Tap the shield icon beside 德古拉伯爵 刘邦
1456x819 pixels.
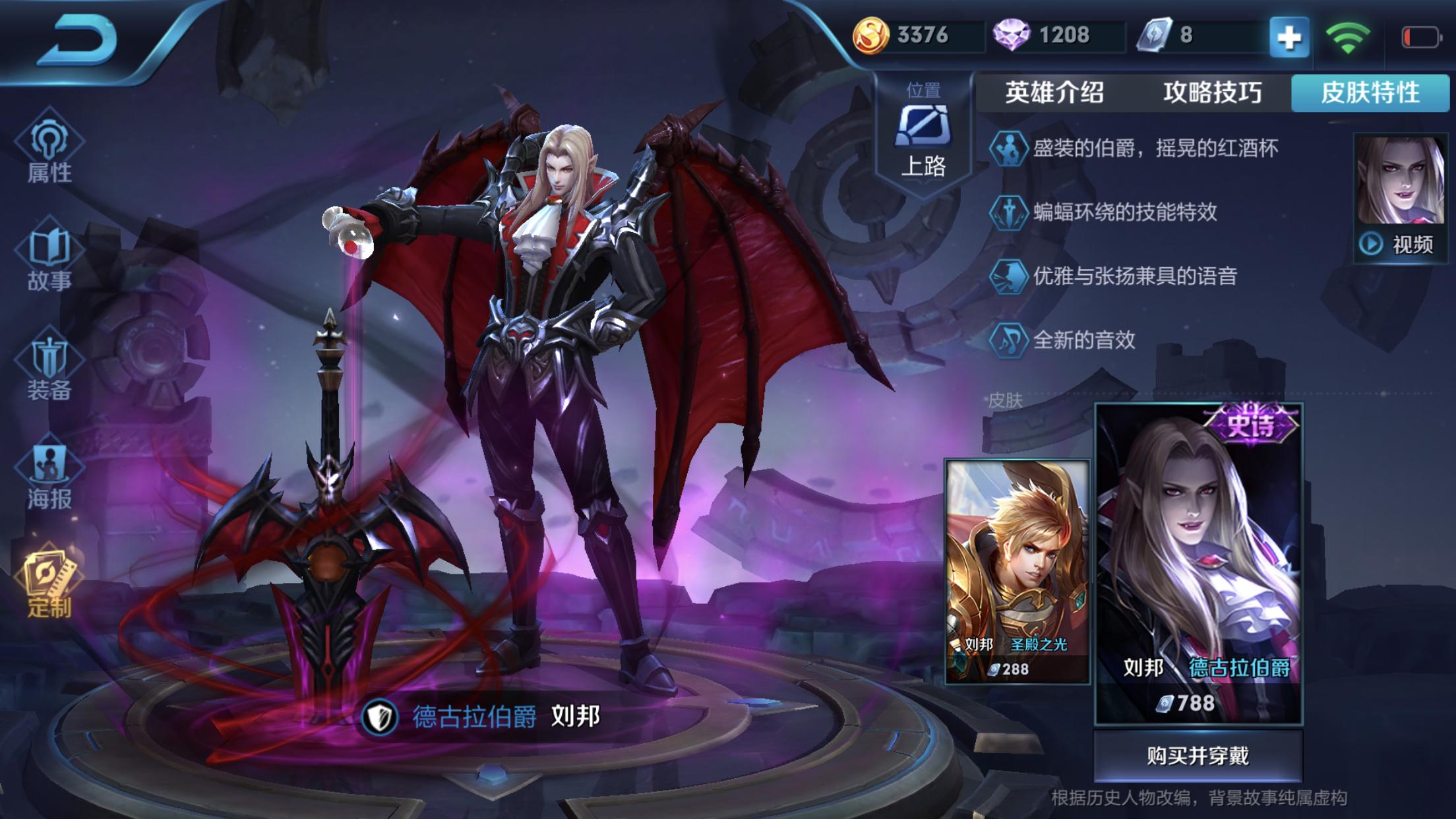coord(380,716)
